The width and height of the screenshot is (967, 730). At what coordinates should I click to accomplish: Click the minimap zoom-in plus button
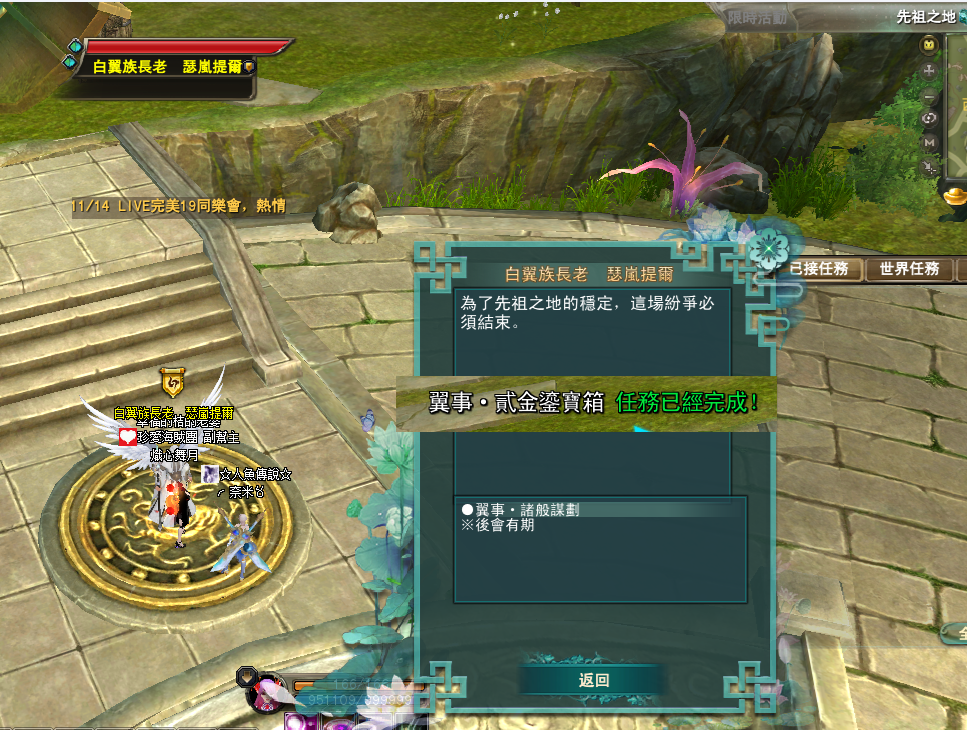(929, 71)
